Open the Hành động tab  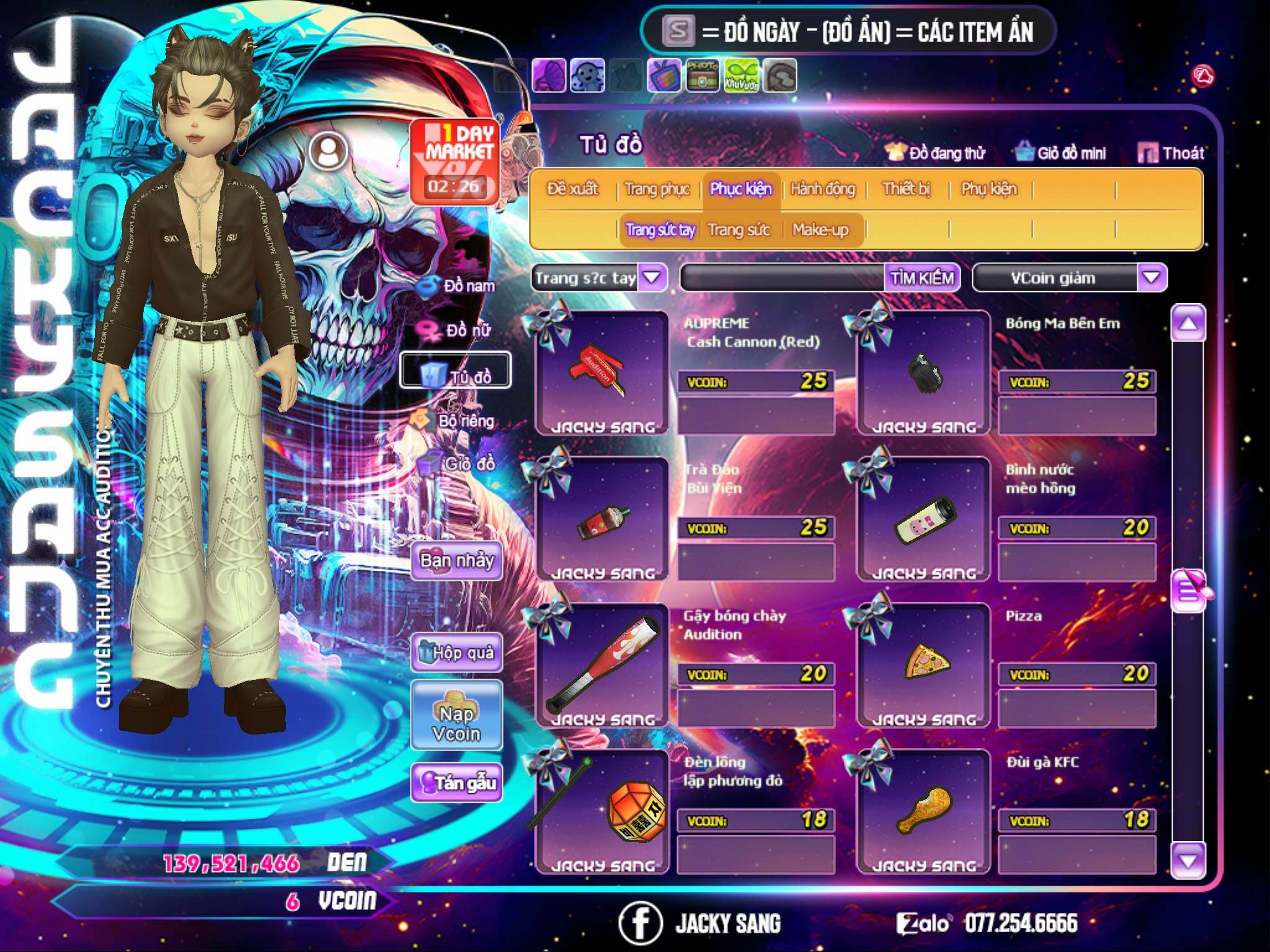(x=822, y=189)
